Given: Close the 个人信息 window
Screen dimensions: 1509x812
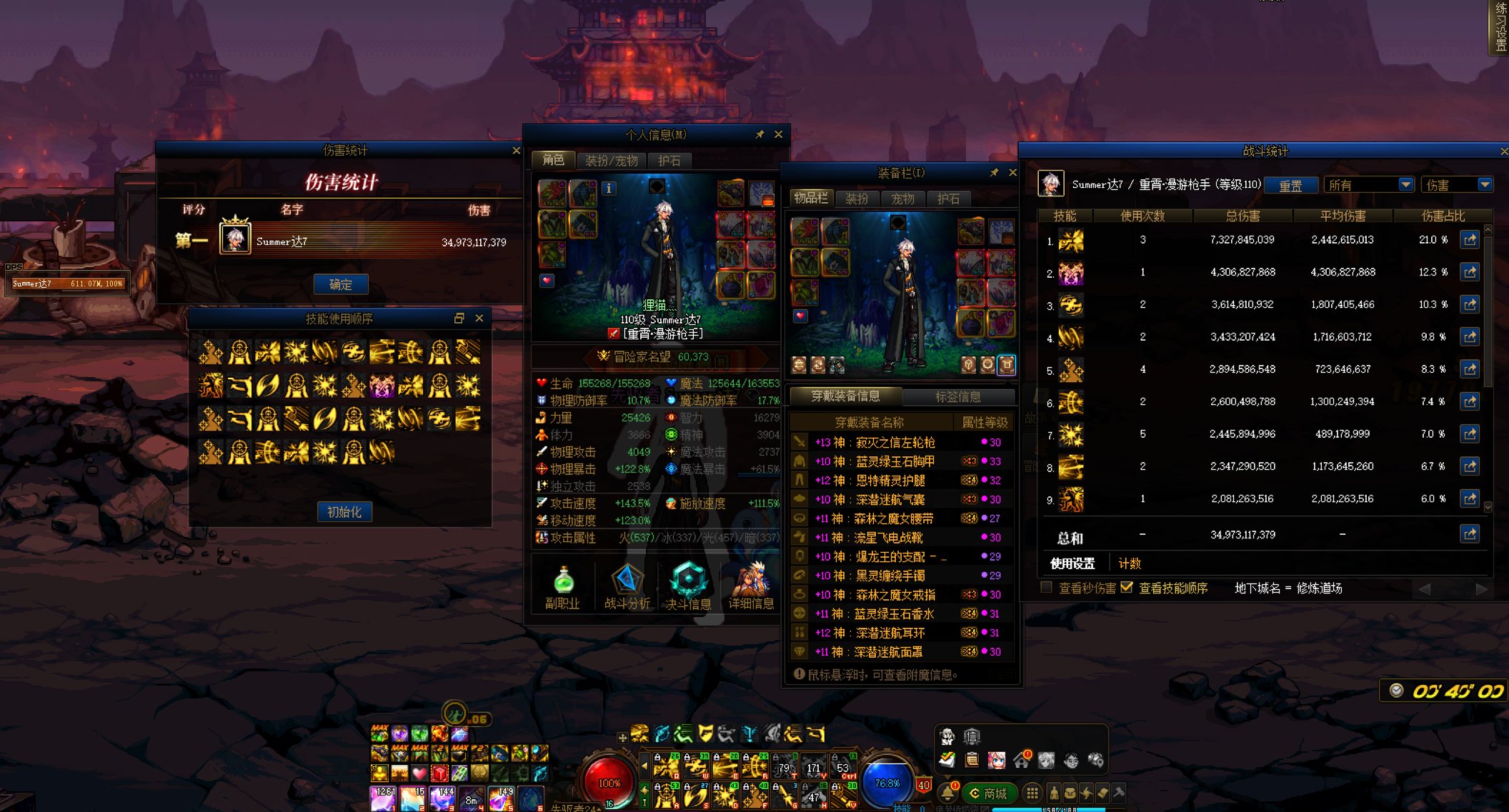Looking at the screenshot, I should 778,134.
